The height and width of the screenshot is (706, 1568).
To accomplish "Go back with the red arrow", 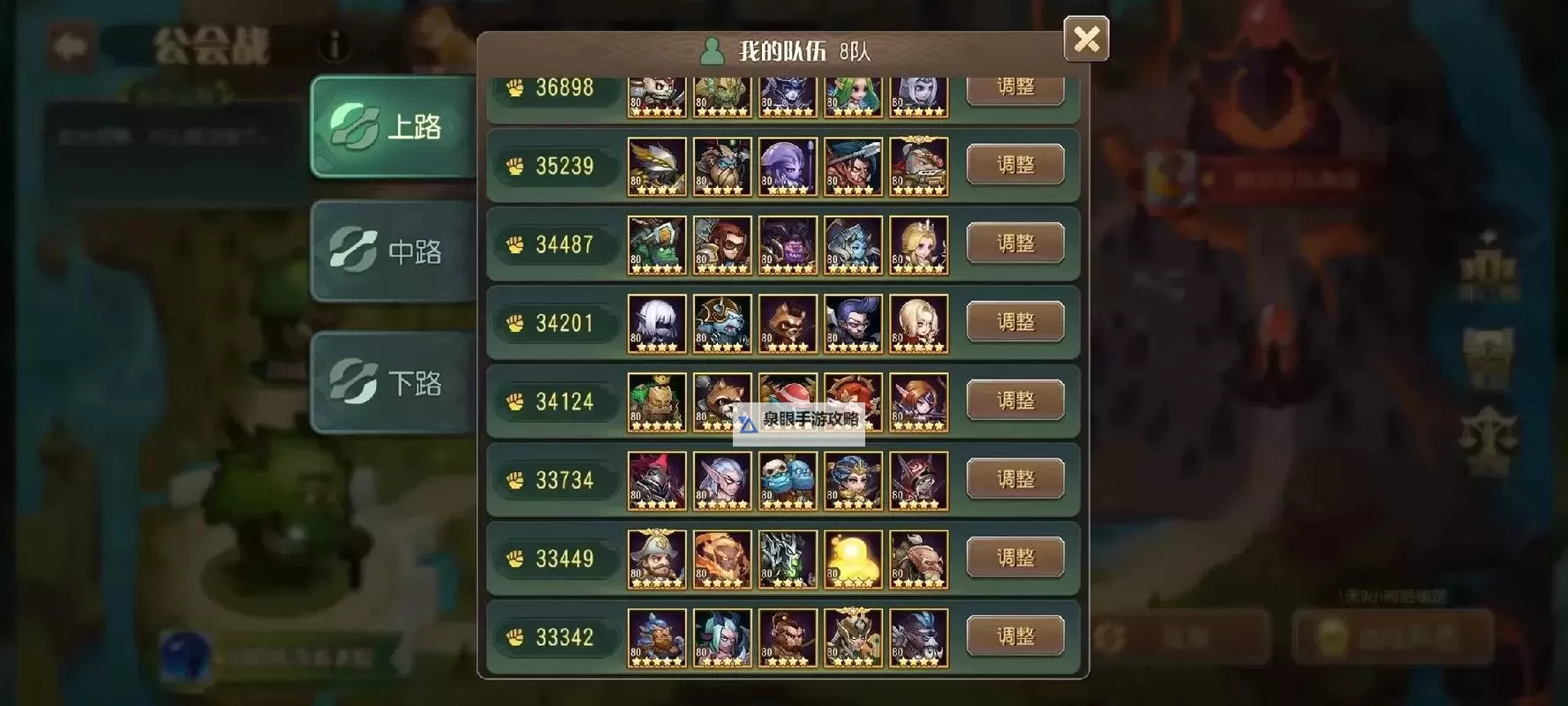I will click(x=69, y=45).
